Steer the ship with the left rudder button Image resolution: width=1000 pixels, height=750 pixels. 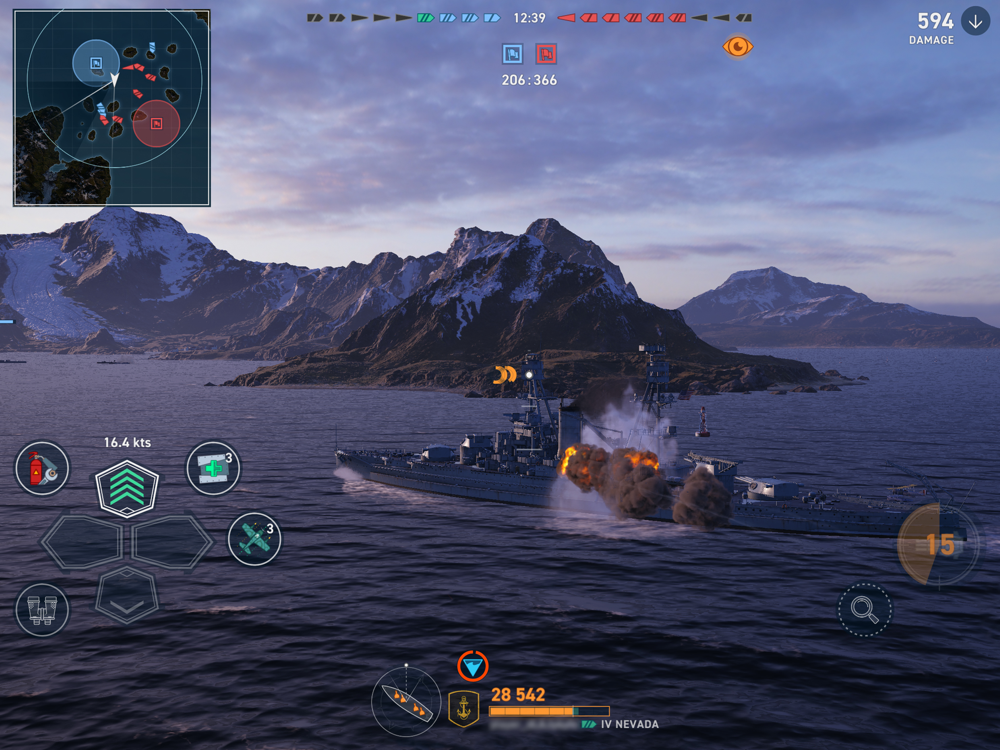(81, 543)
